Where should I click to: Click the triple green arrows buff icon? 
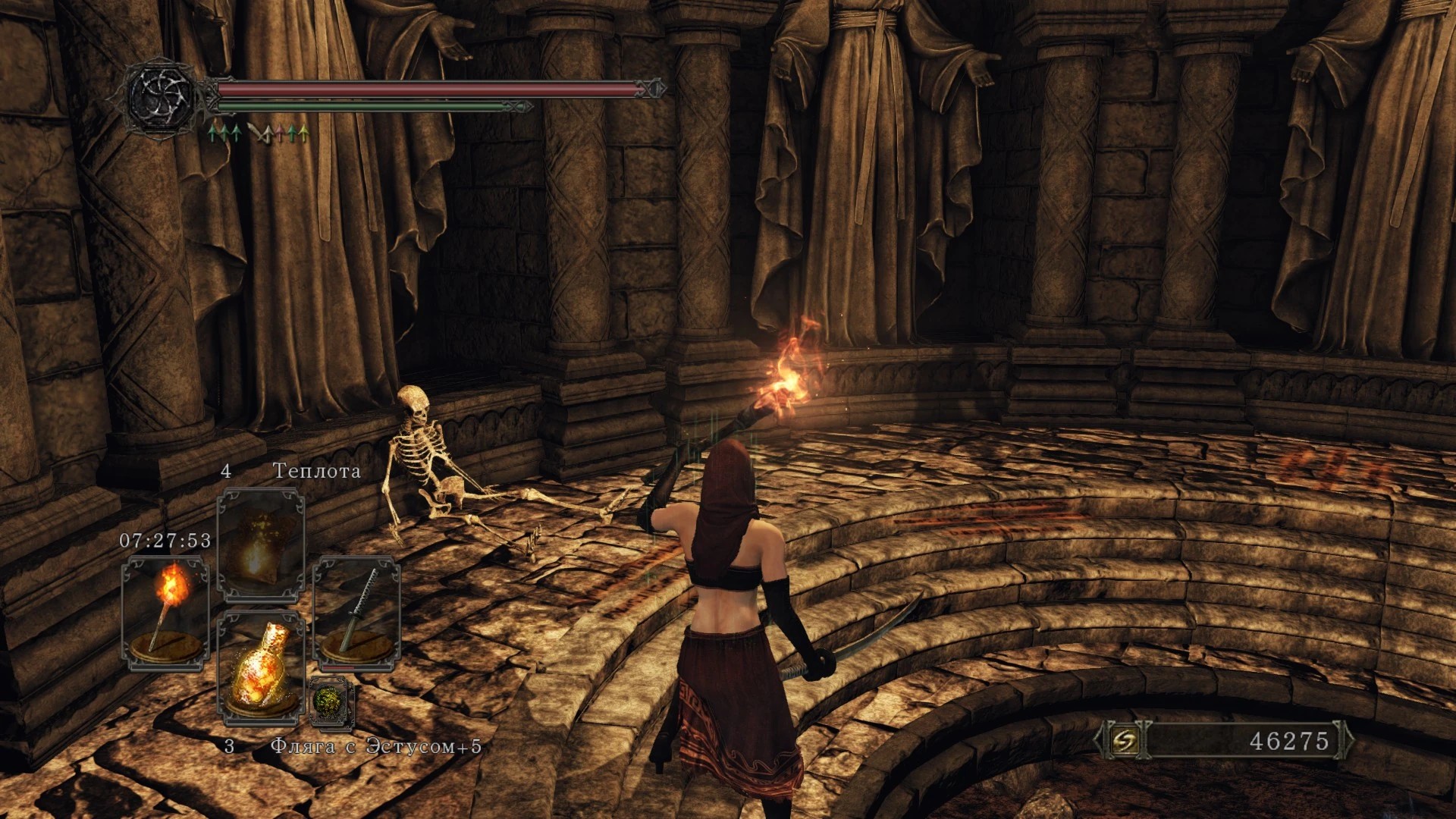[225, 134]
